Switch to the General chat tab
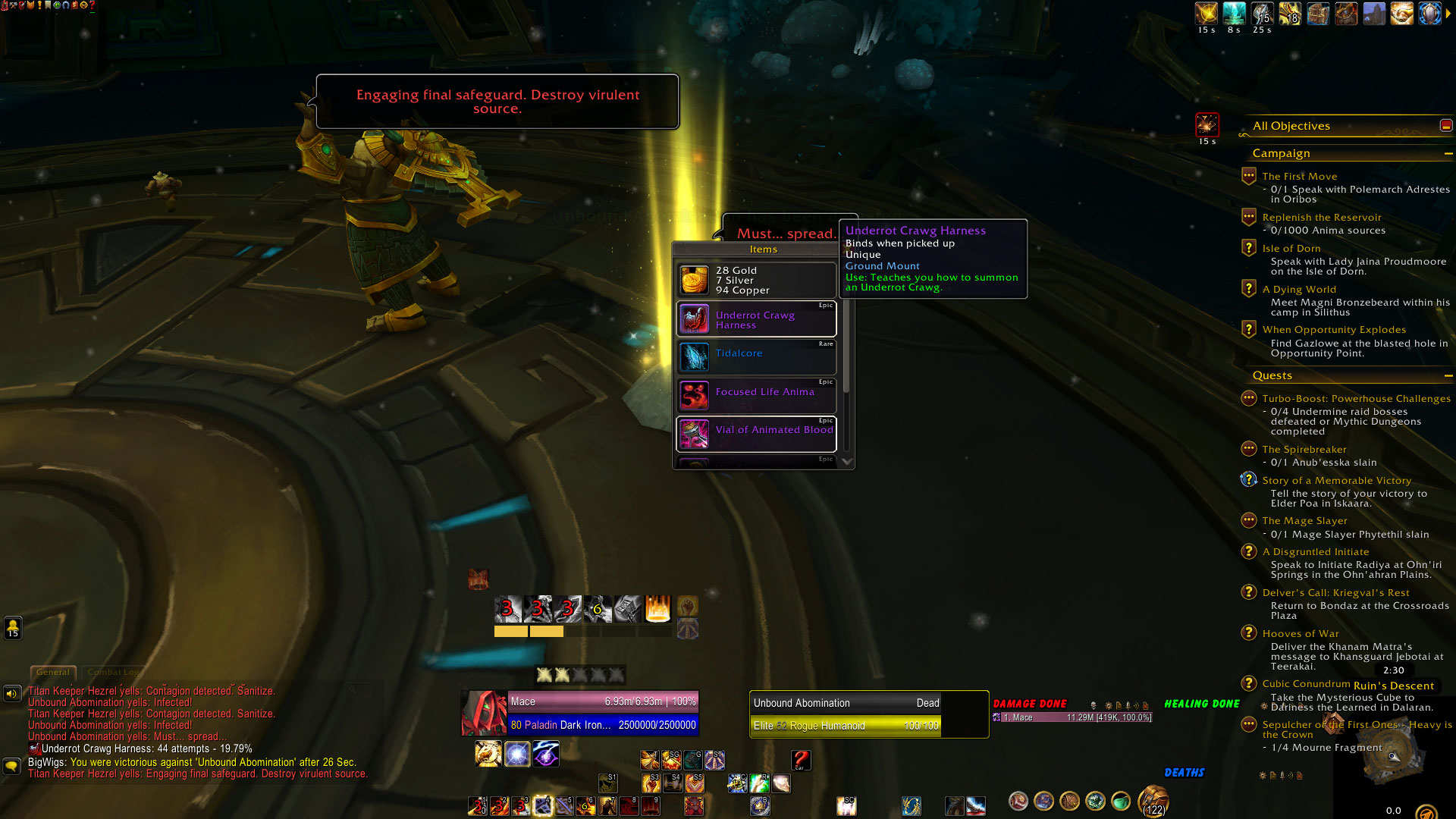This screenshot has width=1456, height=819. click(x=53, y=673)
